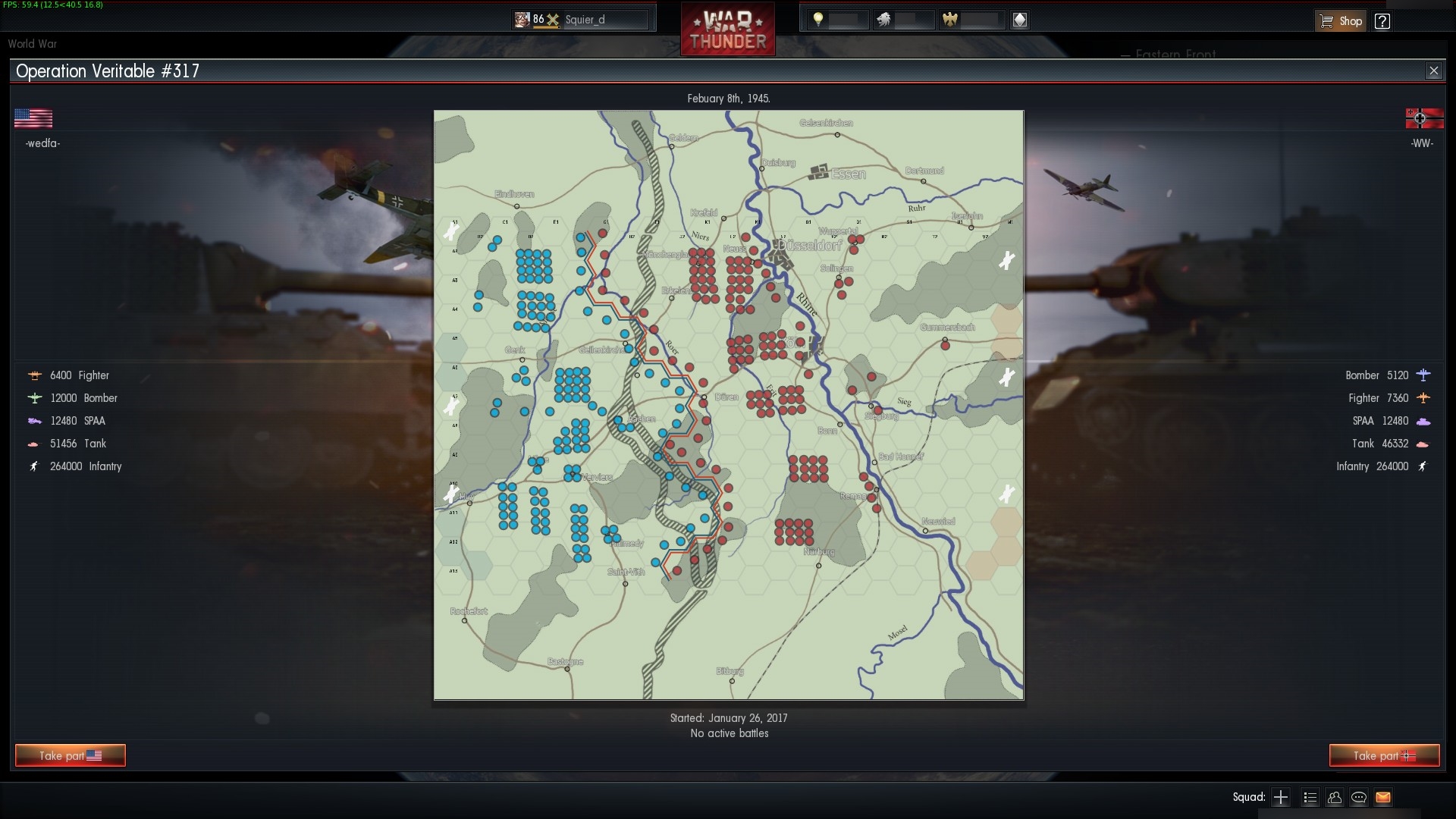
Task: Select the Eastern Front heading
Action: click(x=1175, y=54)
